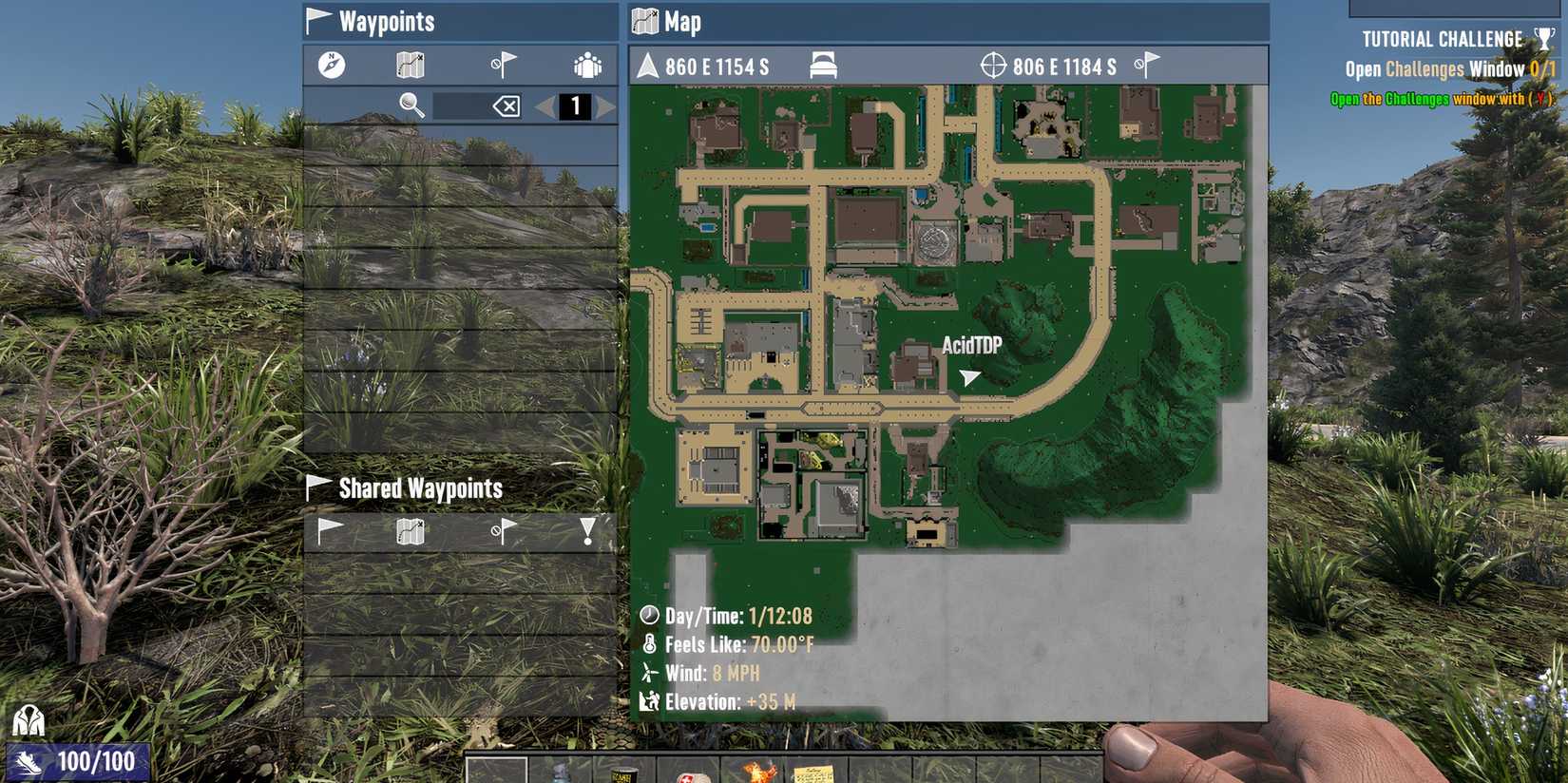Select the compass icon in the Waypoints panel
This screenshot has width=1568, height=783.
(331, 67)
